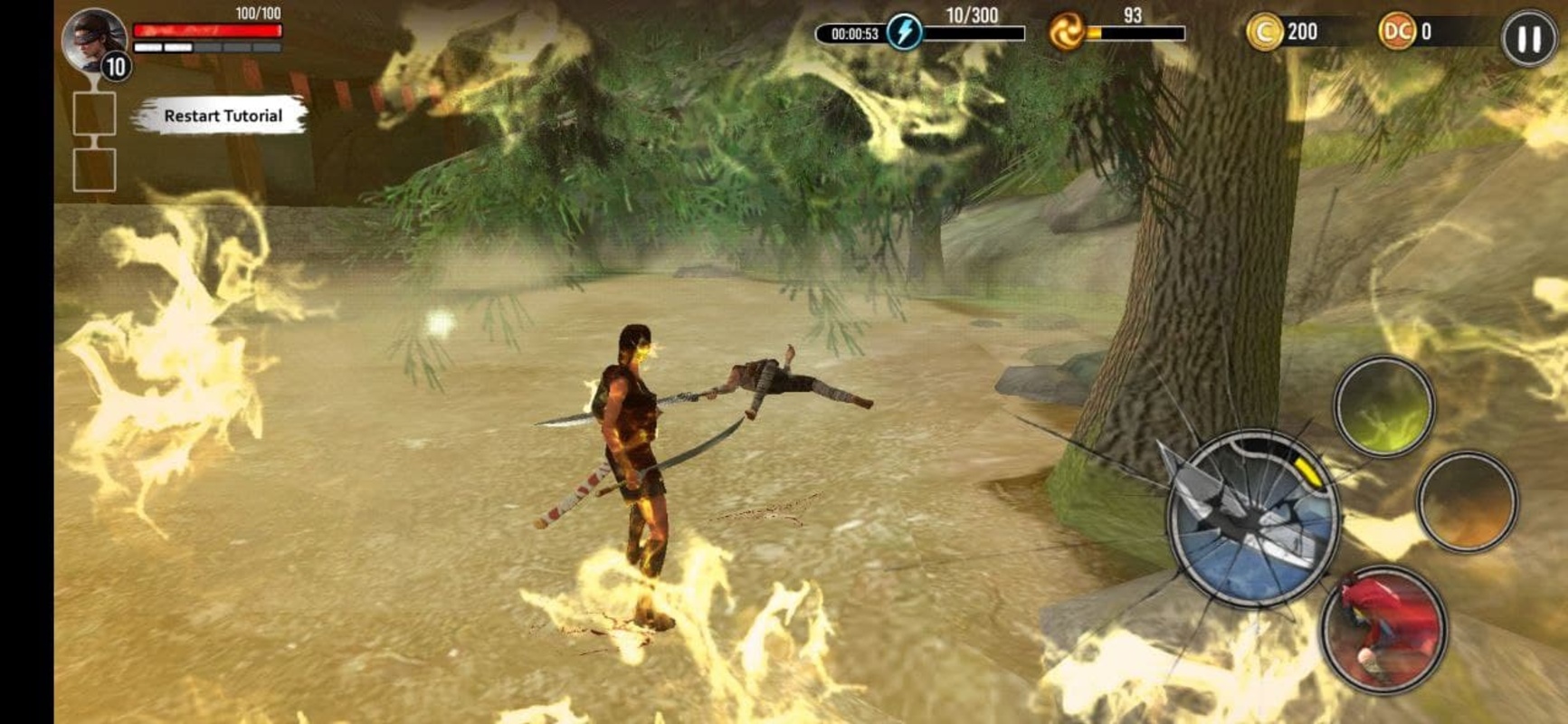Activate the green skill ability
This screenshot has width=1568, height=724.
point(1383,406)
